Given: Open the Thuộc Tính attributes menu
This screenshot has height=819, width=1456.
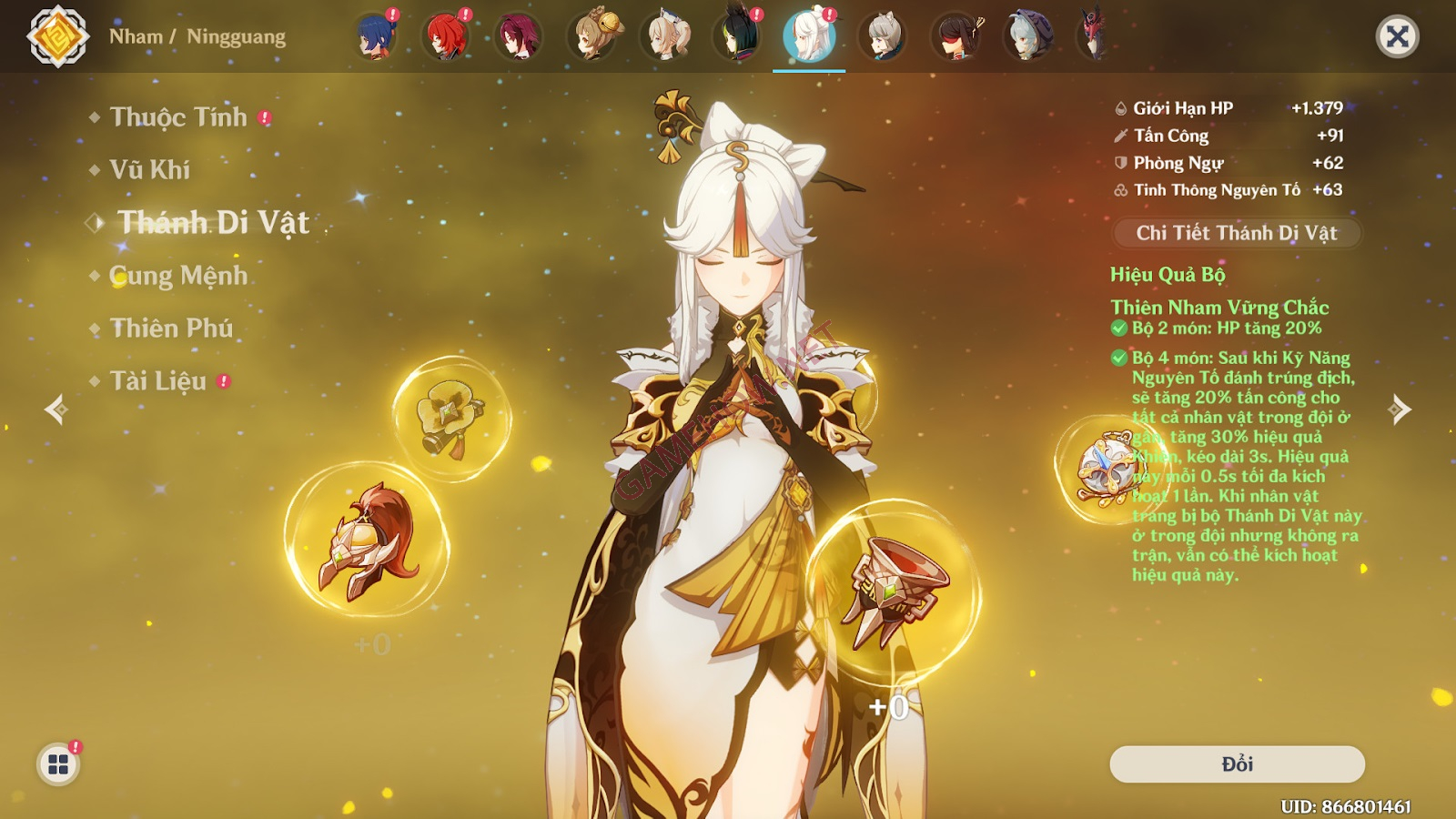Looking at the screenshot, I should click(178, 117).
